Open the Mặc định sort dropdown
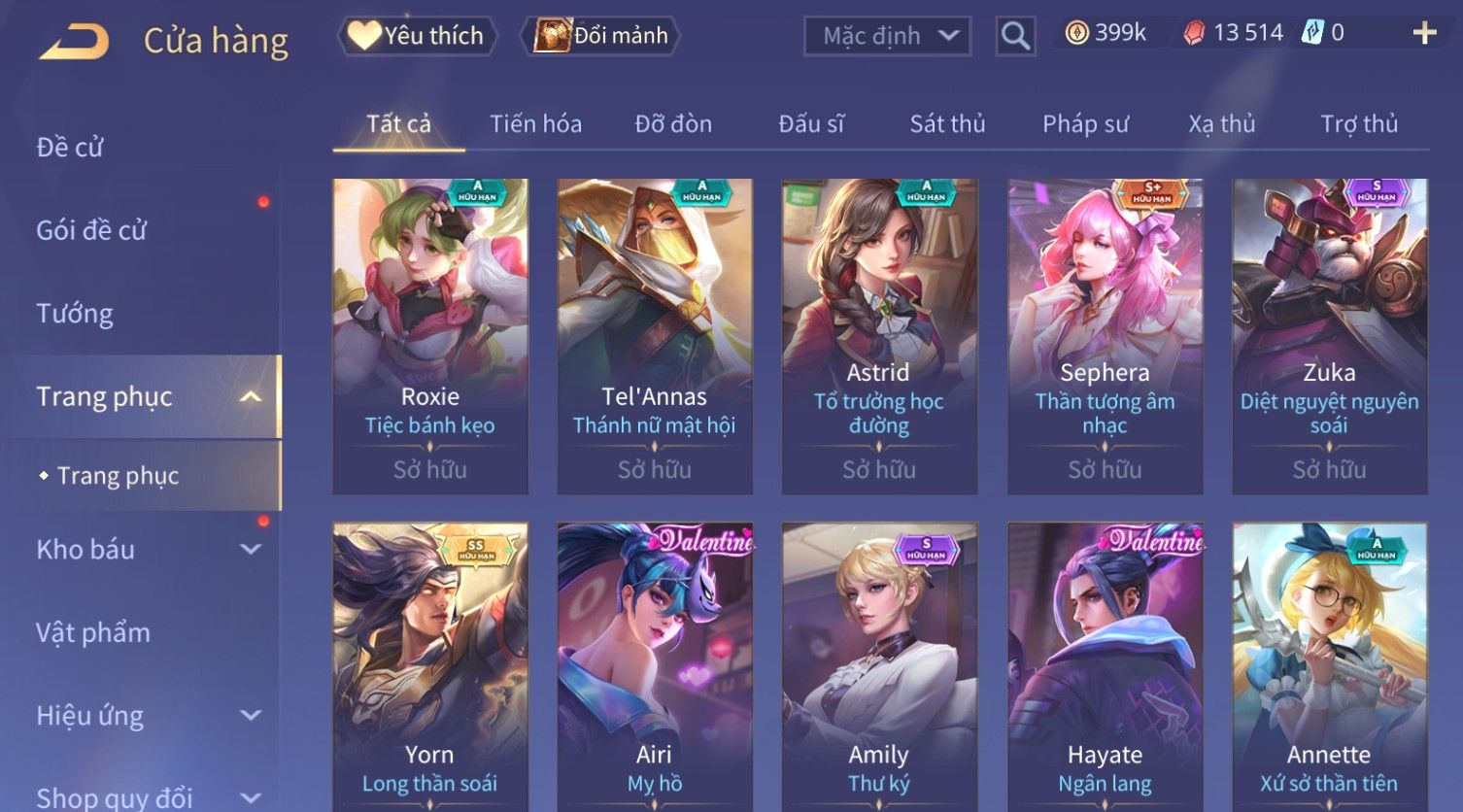This screenshot has height=812, width=1463. pos(887,36)
